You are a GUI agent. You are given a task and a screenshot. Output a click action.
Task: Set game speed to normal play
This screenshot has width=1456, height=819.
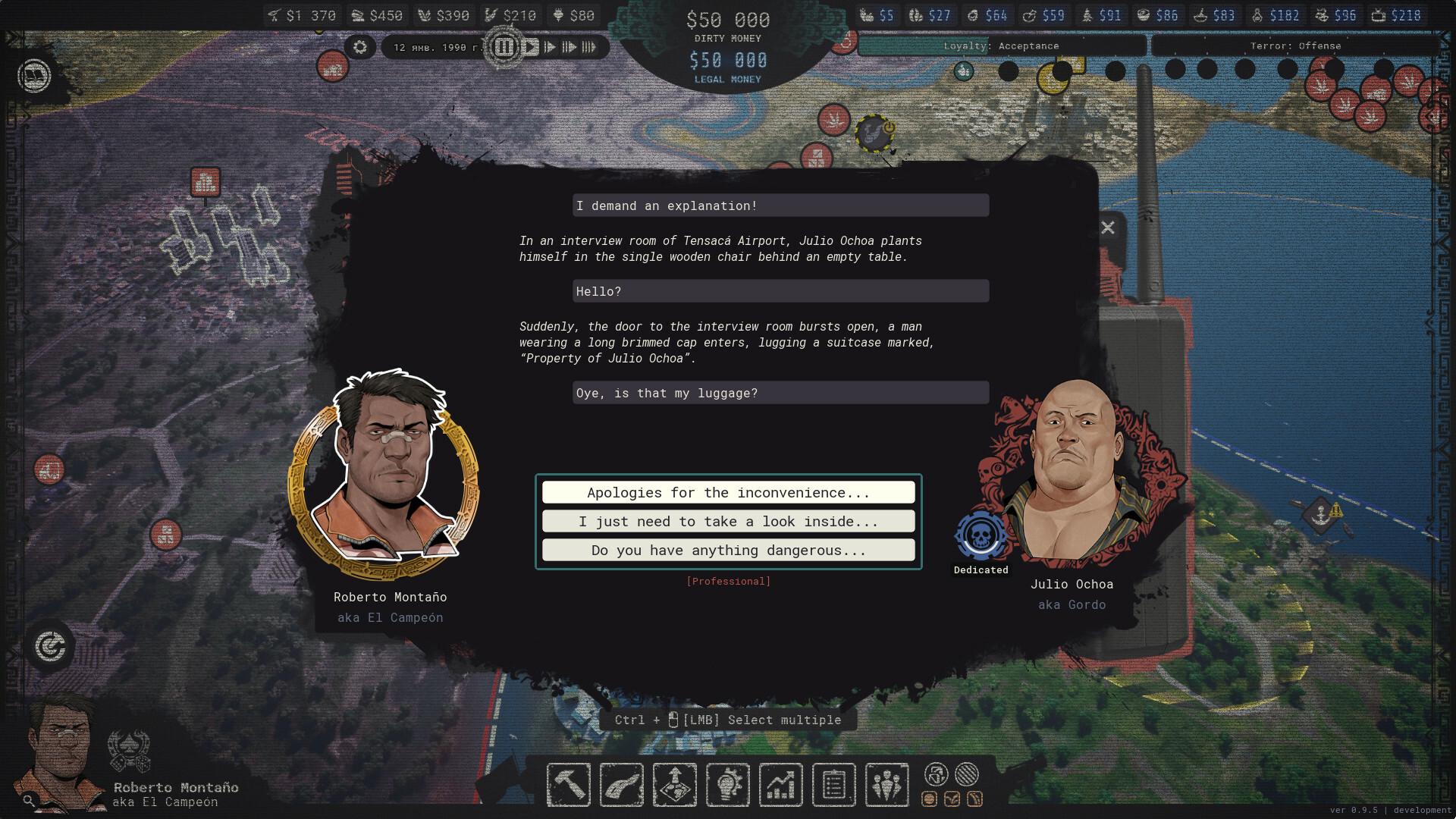tap(531, 47)
